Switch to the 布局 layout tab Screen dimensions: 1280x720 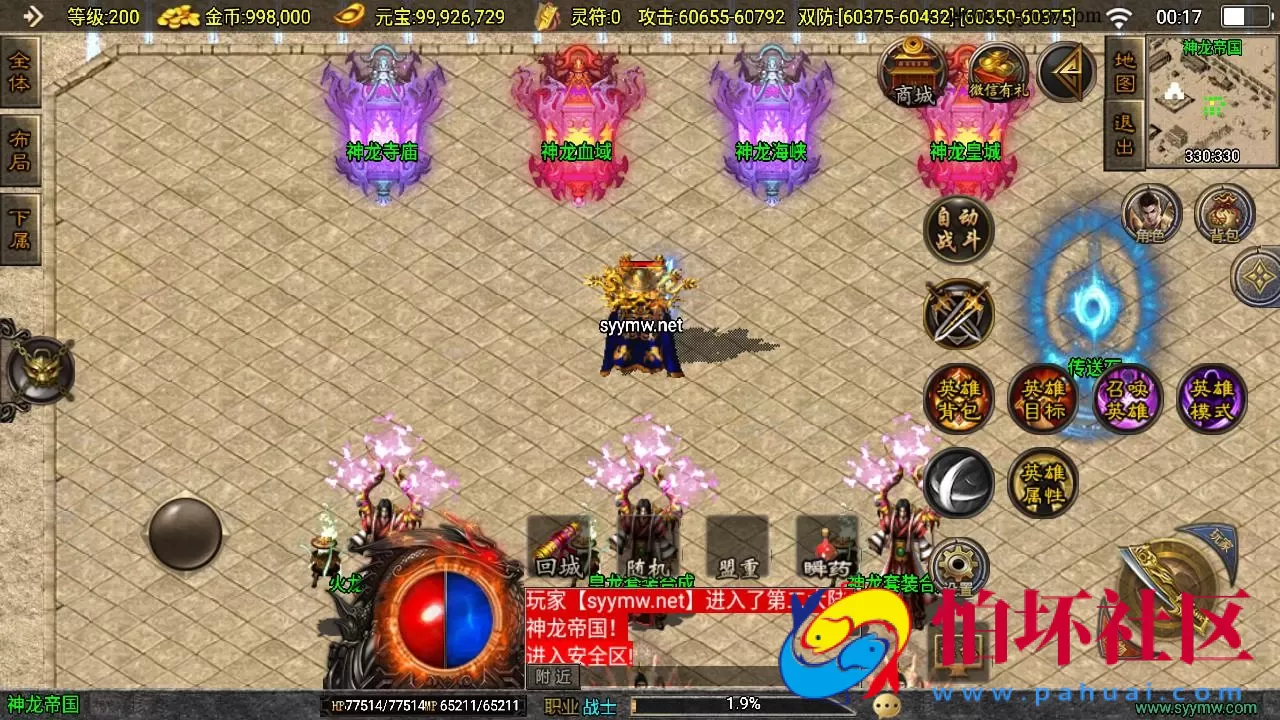tap(20, 148)
